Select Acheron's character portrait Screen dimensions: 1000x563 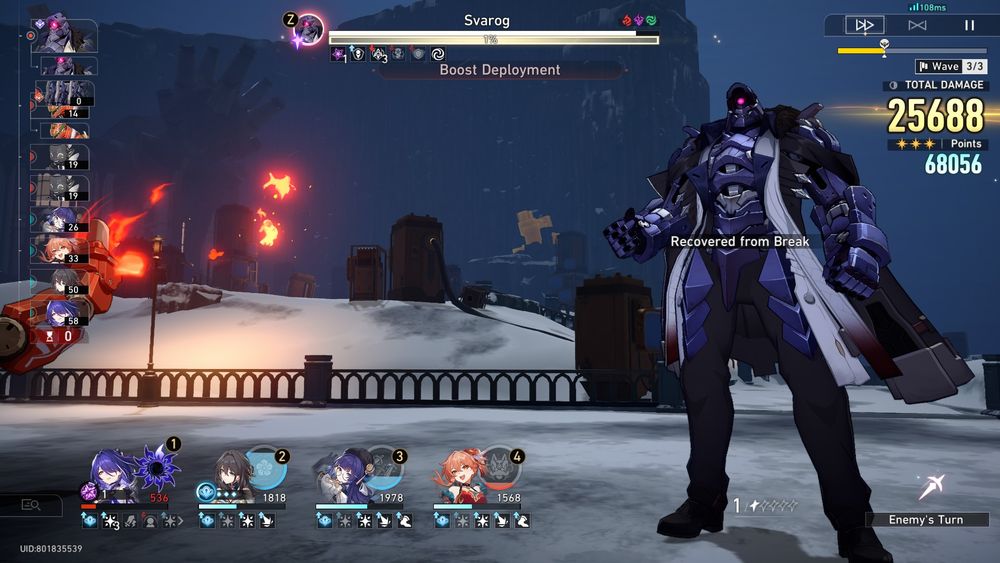pos(113,475)
